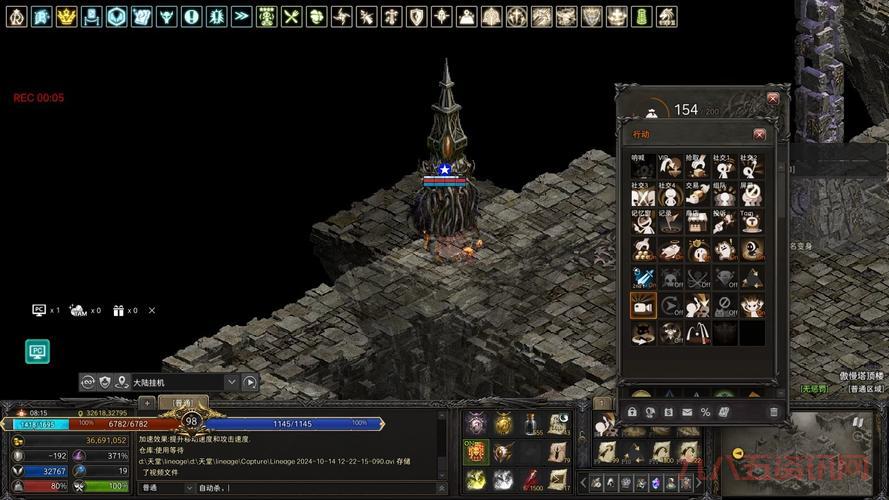The image size is (889, 500).
Task: Close the inventory weight panel
Action: point(772,98)
